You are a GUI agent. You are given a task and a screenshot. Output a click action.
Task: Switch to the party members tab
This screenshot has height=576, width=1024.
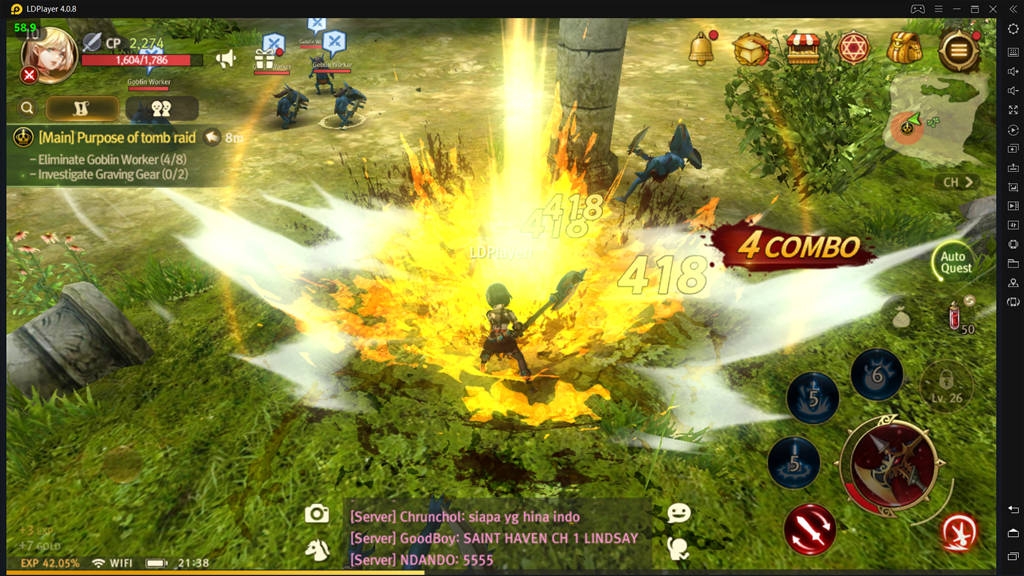point(161,108)
